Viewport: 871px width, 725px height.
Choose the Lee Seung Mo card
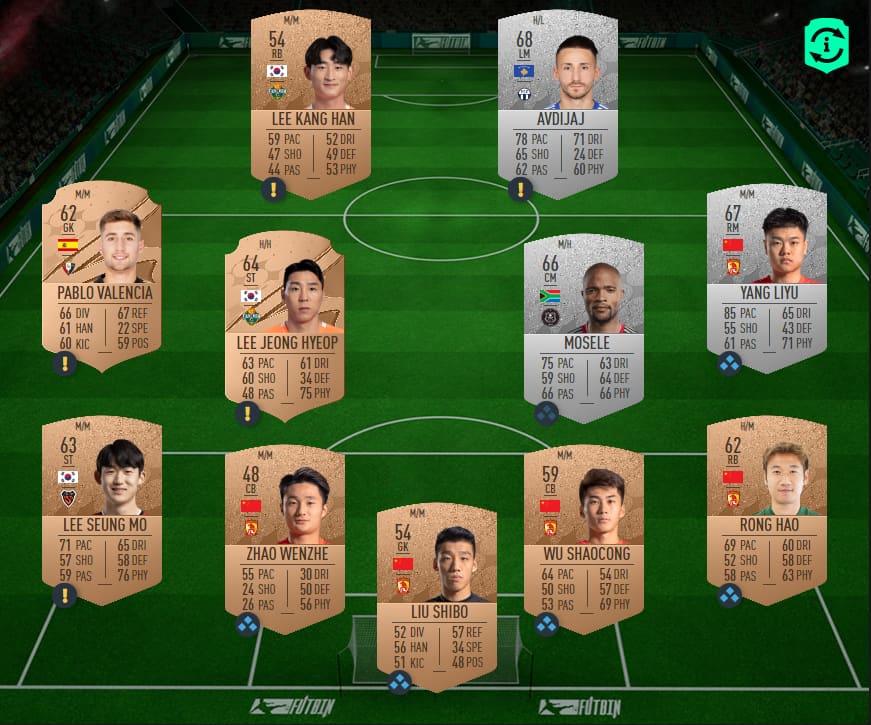[101, 508]
